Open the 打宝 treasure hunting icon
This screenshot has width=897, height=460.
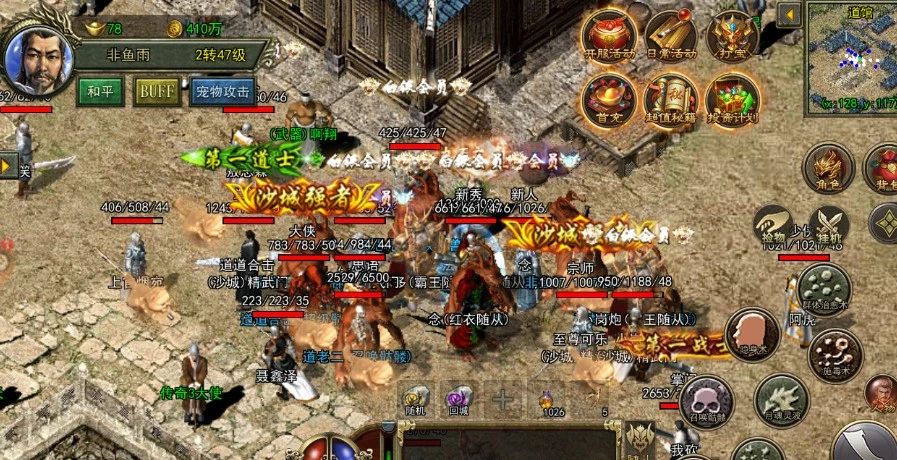(730, 37)
